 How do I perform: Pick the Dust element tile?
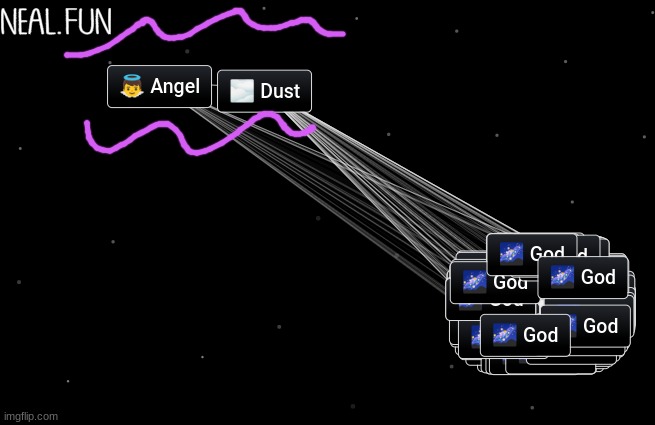coord(265,92)
